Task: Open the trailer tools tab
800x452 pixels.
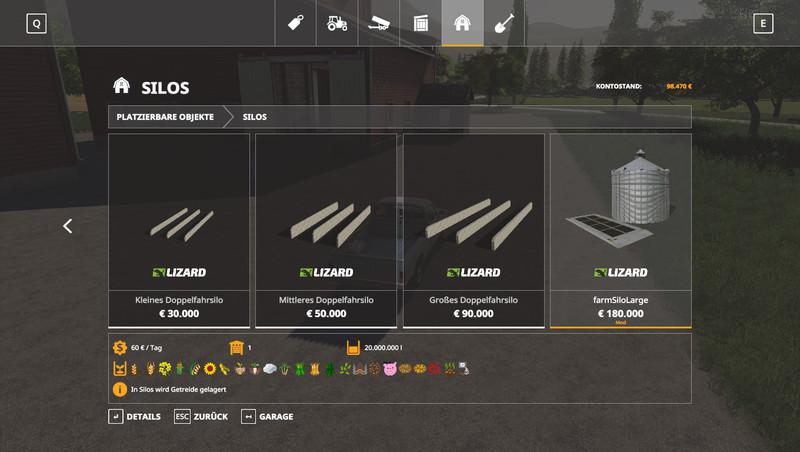Action: (x=380, y=22)
